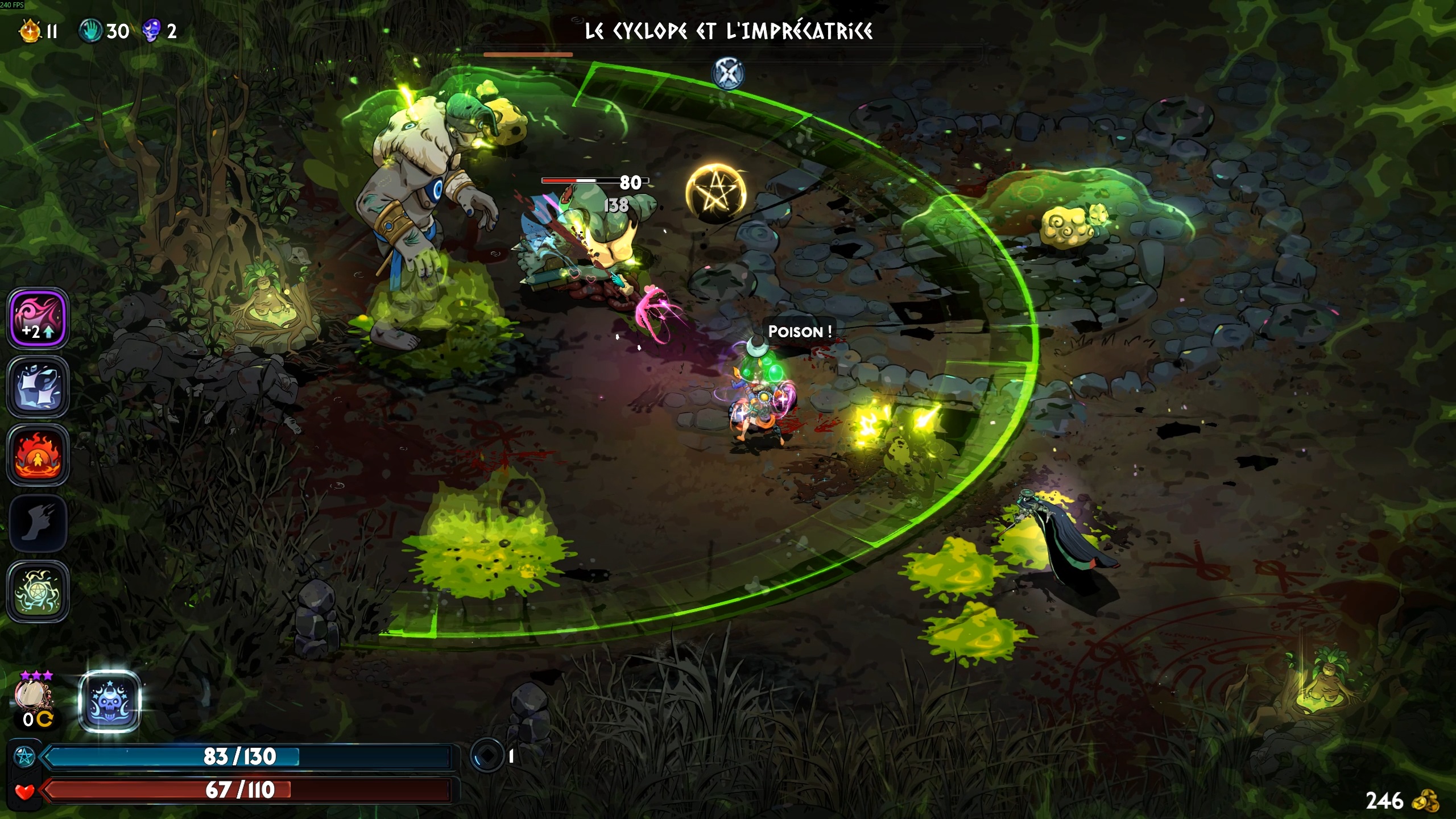Click the glowing pentagram hex icon in sidebar
This screenshot has height=819, width=1456.
pos(37,590)
